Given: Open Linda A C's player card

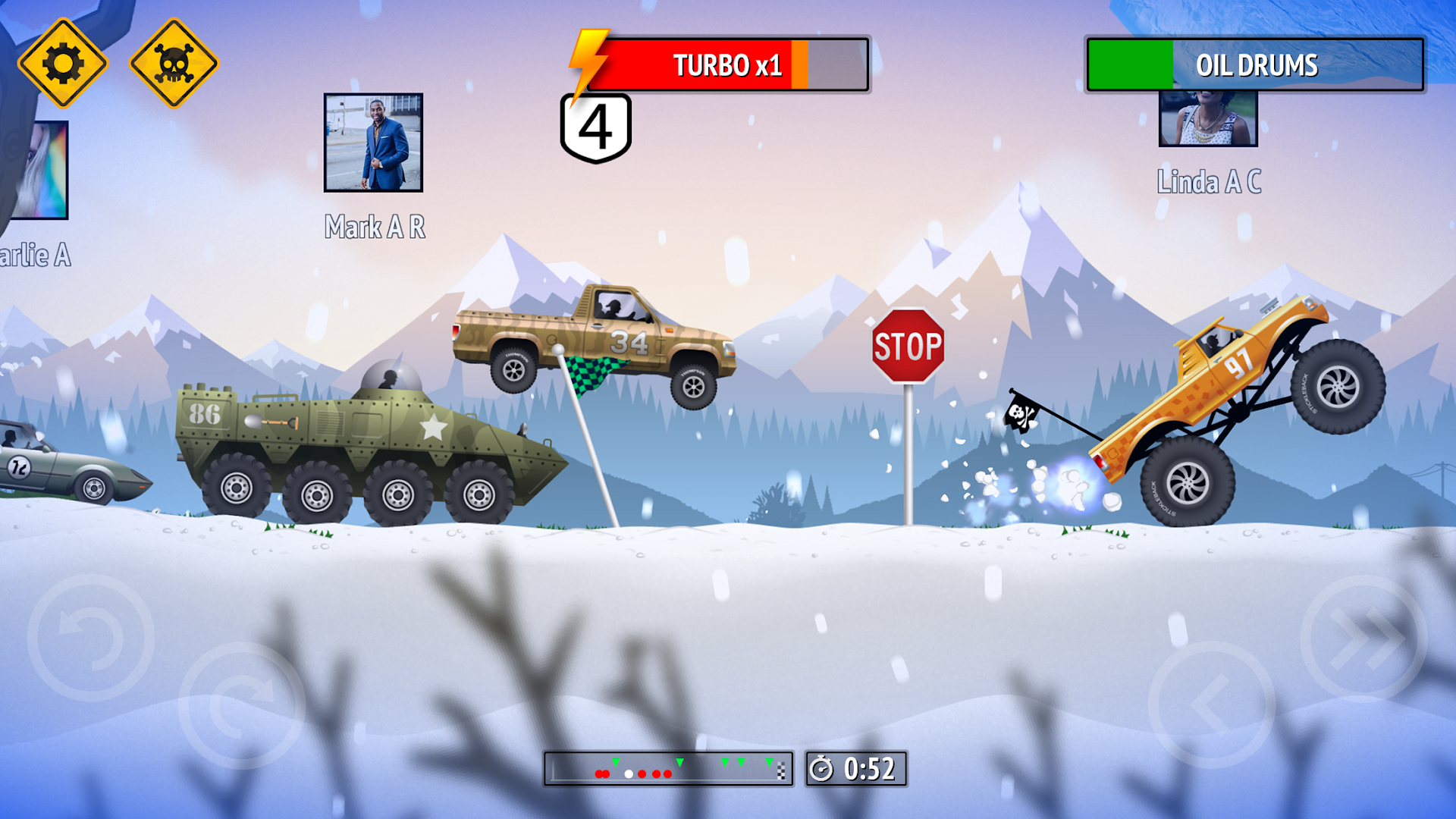Looking at the screenshot, I should 1207,121.
